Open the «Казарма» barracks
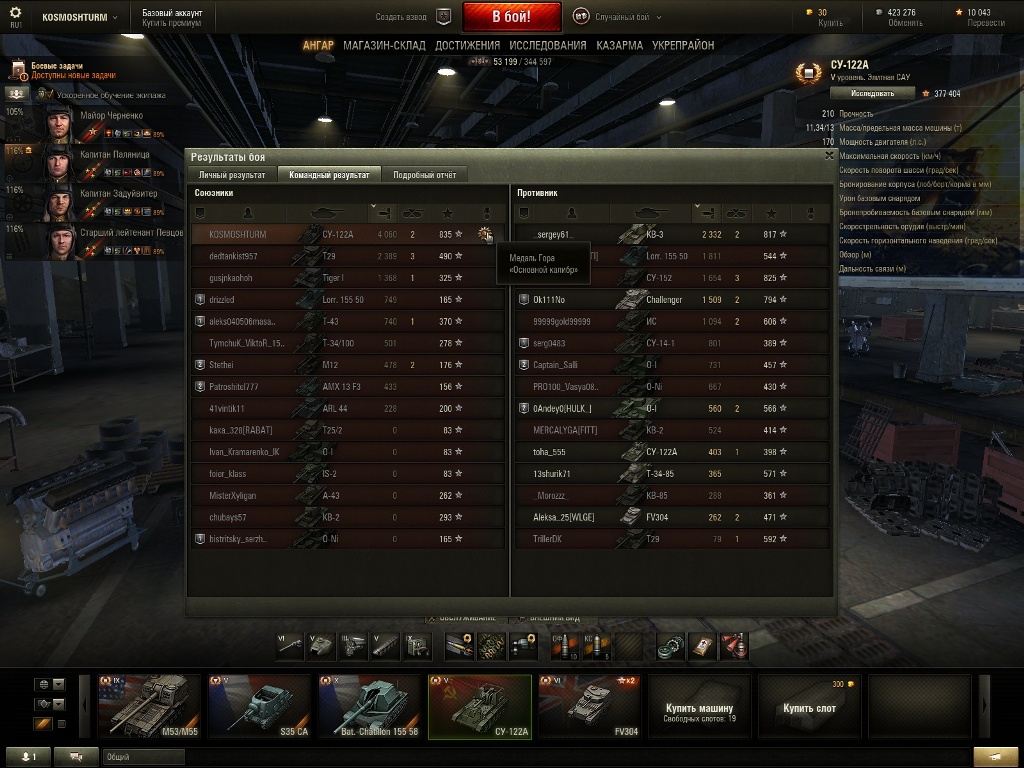Image resolution: width=1024 pixels, height=768 pixels. (620, 45)
